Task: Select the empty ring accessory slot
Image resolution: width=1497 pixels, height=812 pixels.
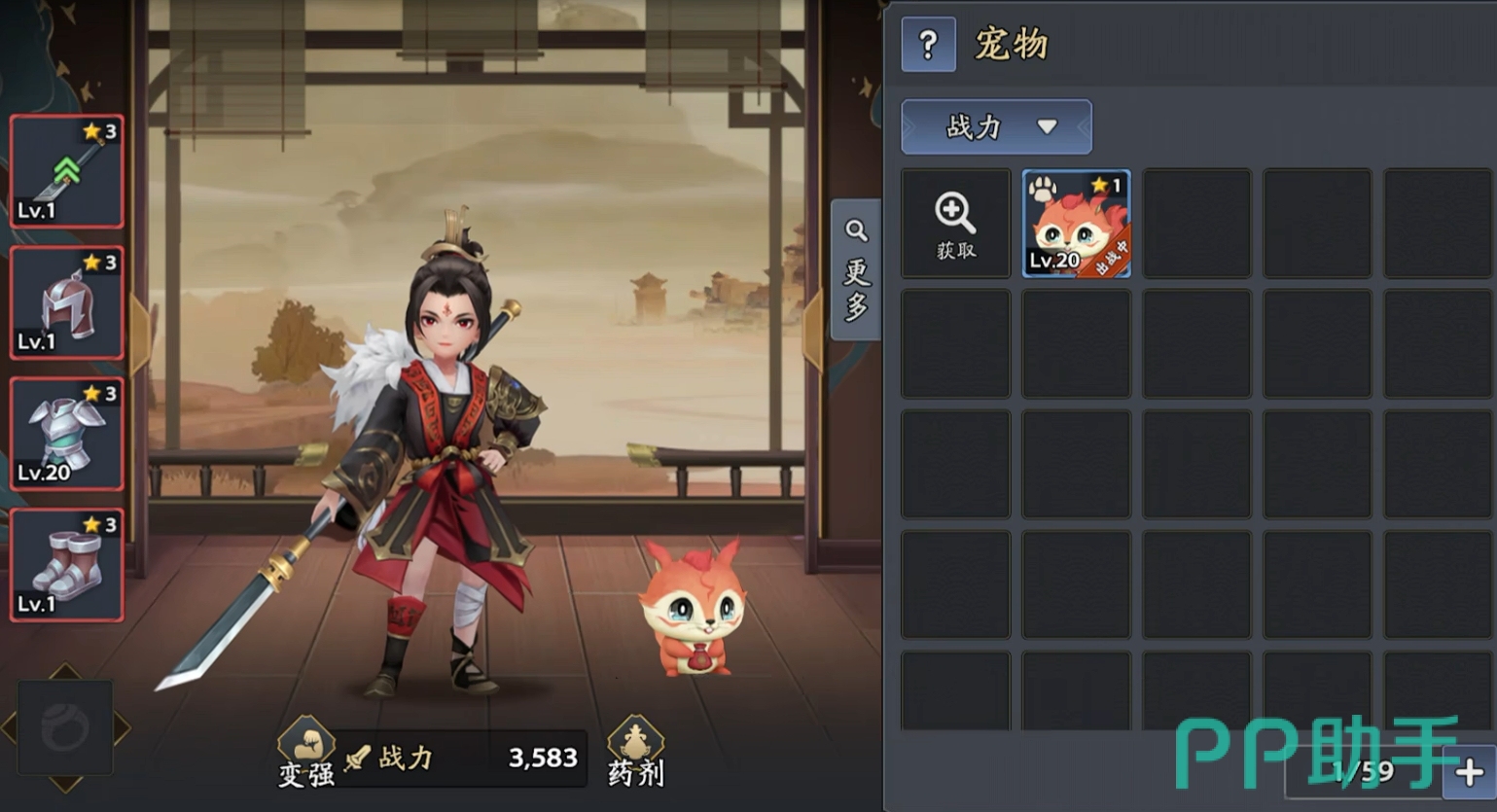Action: (65, 727)
